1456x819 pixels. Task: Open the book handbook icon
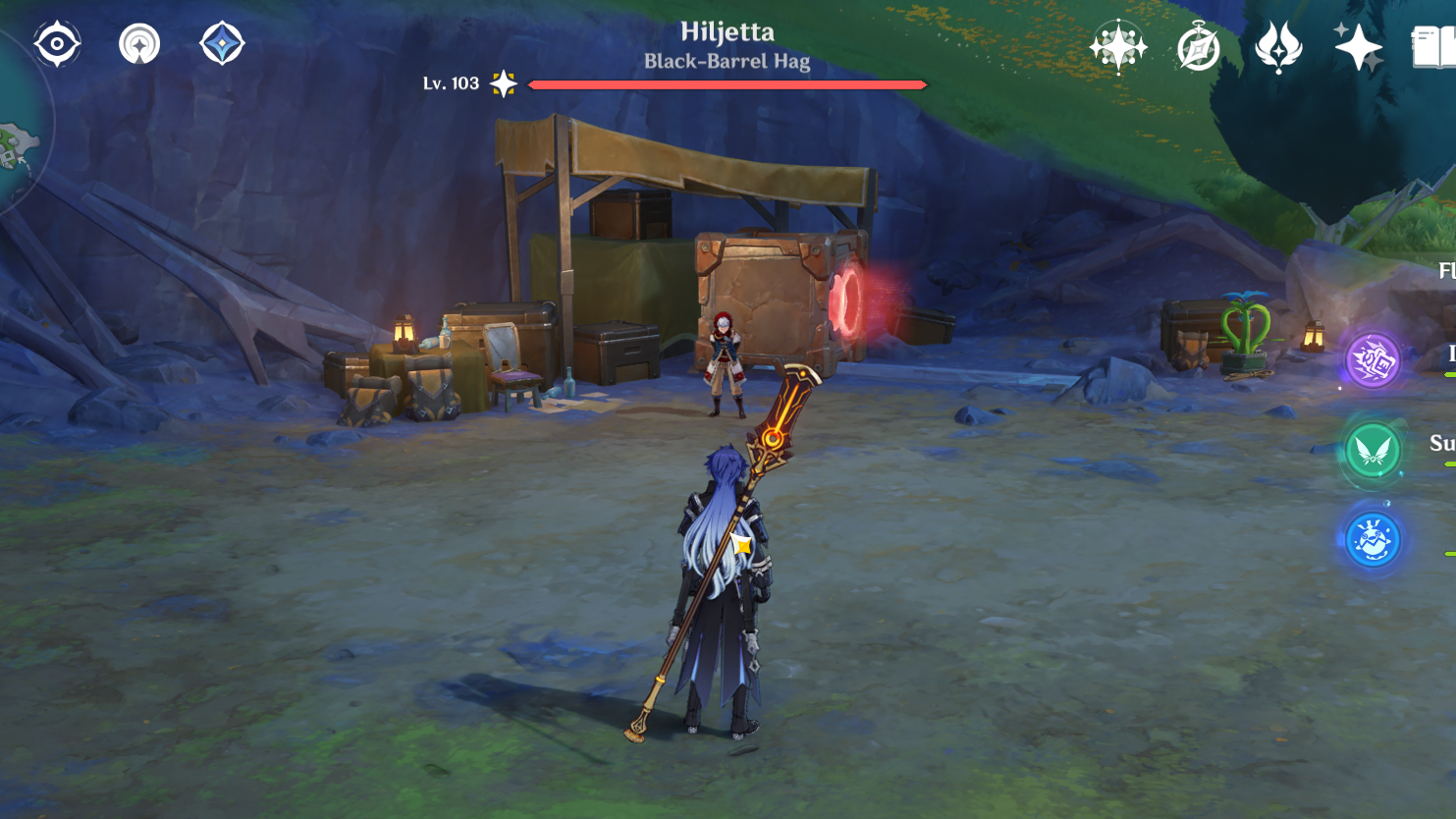coord(1432,47)
